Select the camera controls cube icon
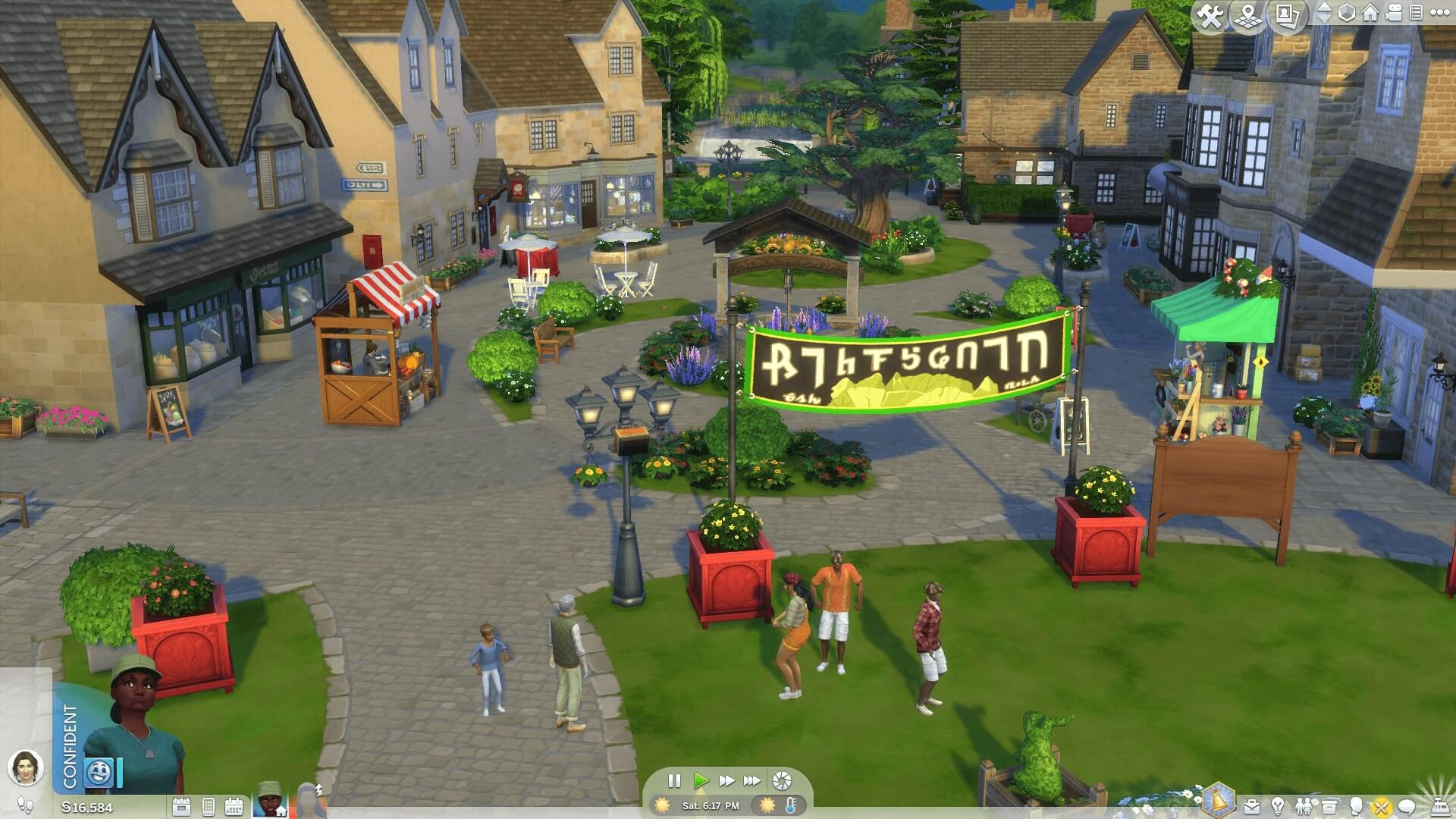The image size is (1456, 819). pyautogui.click(x=1346, y=14)
